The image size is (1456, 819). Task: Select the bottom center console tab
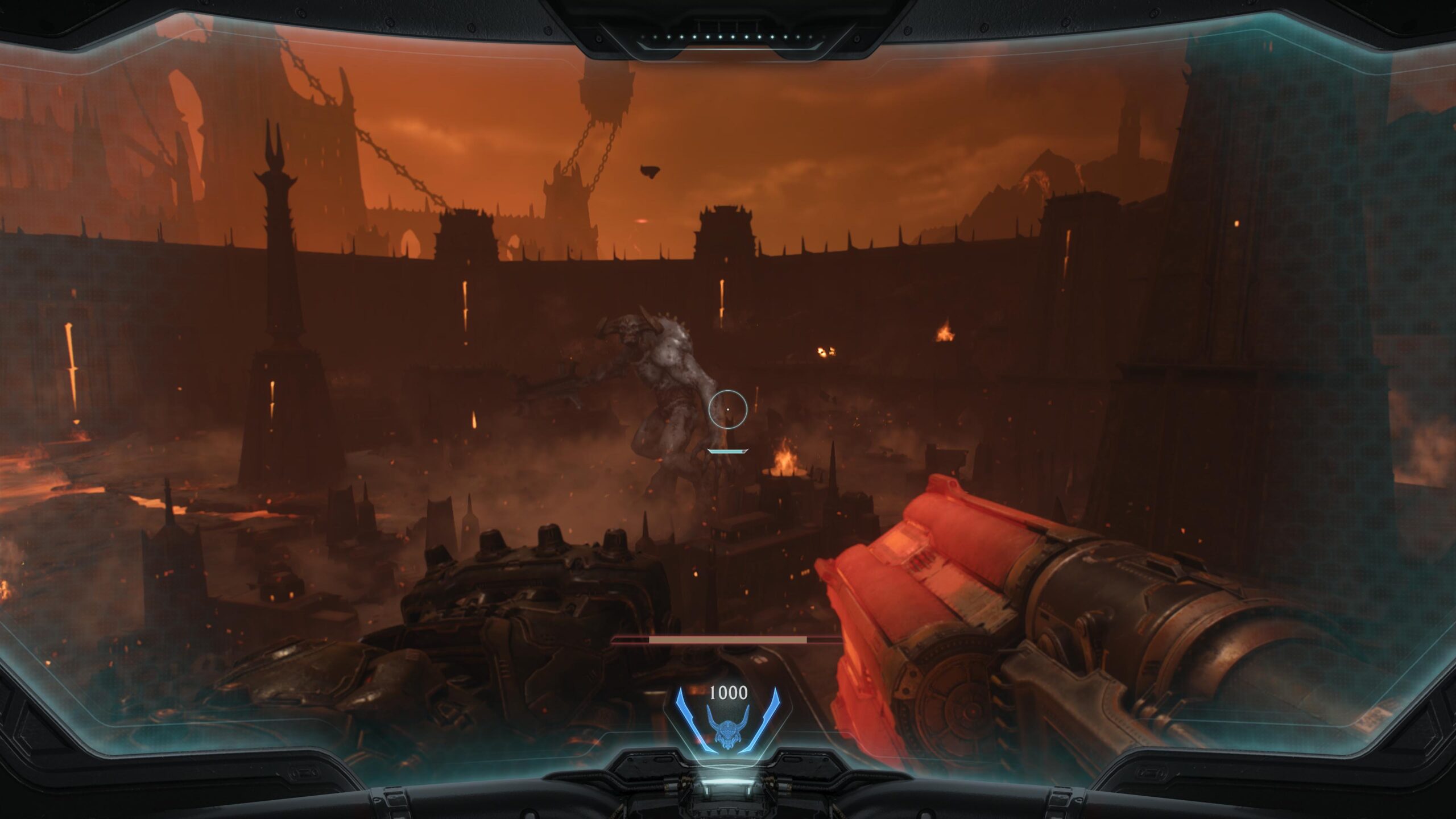coord(727,808)
